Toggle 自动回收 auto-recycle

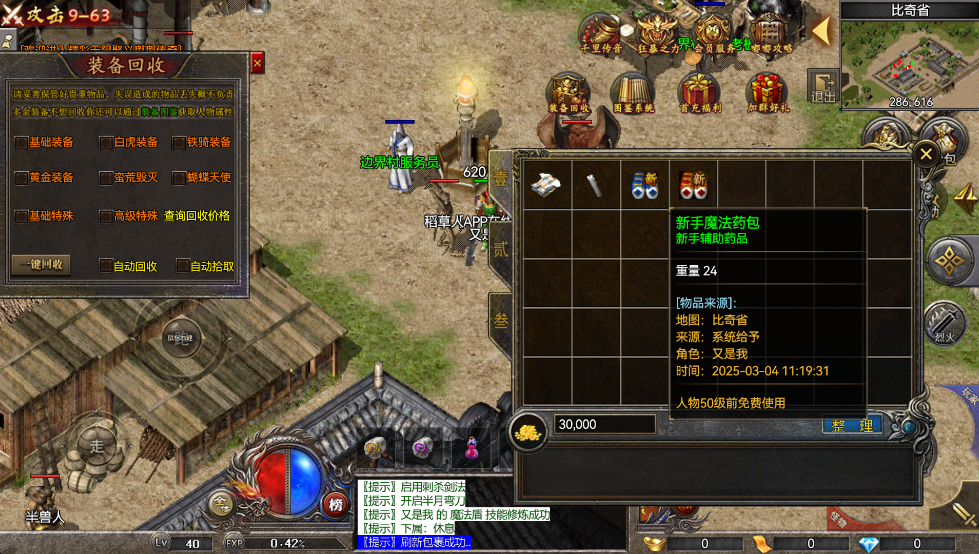tap(106, 266)
